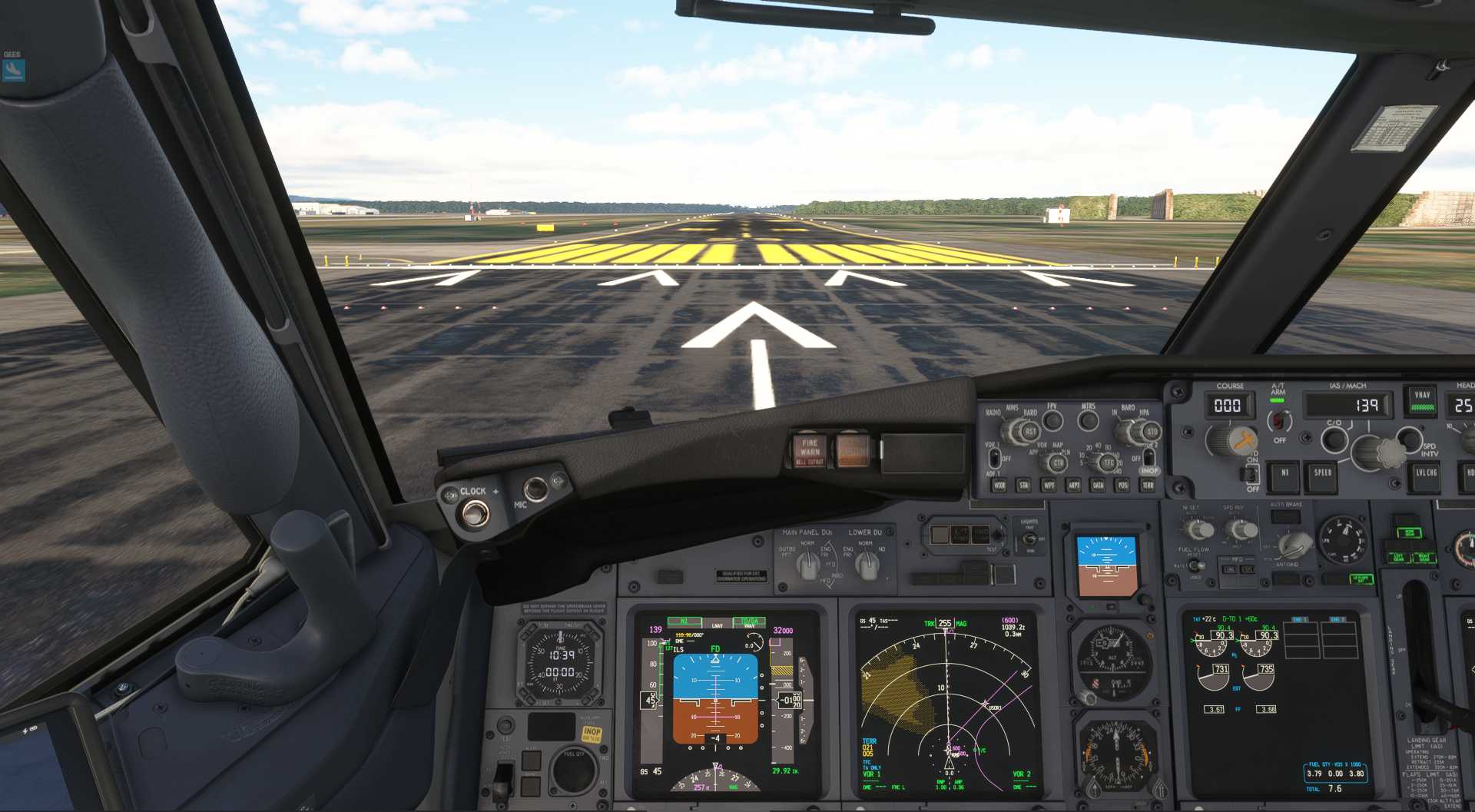Click the C/O changeover button

1334,439
